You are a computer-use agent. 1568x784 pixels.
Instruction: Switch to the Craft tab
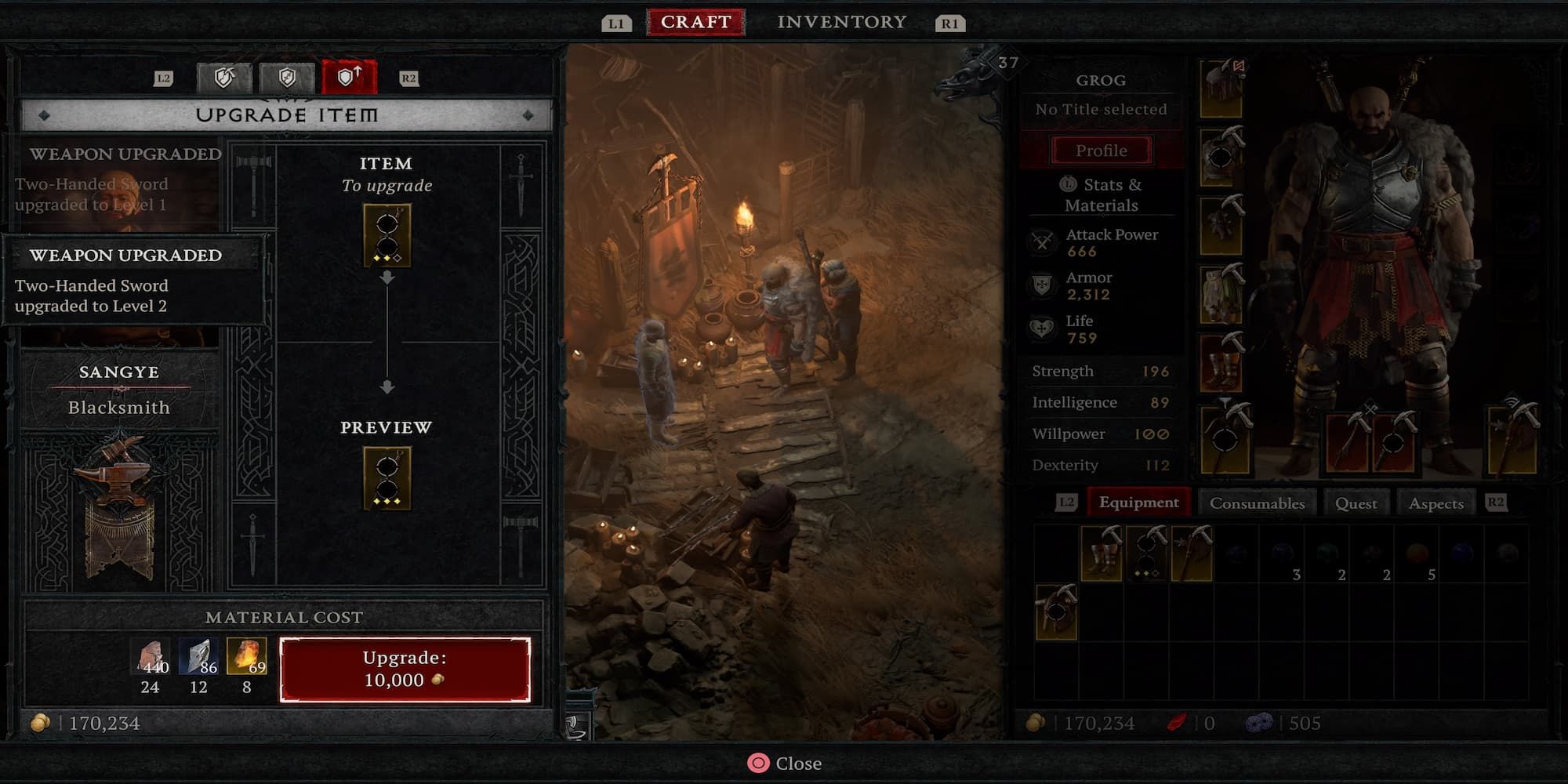tap(696, 20)
